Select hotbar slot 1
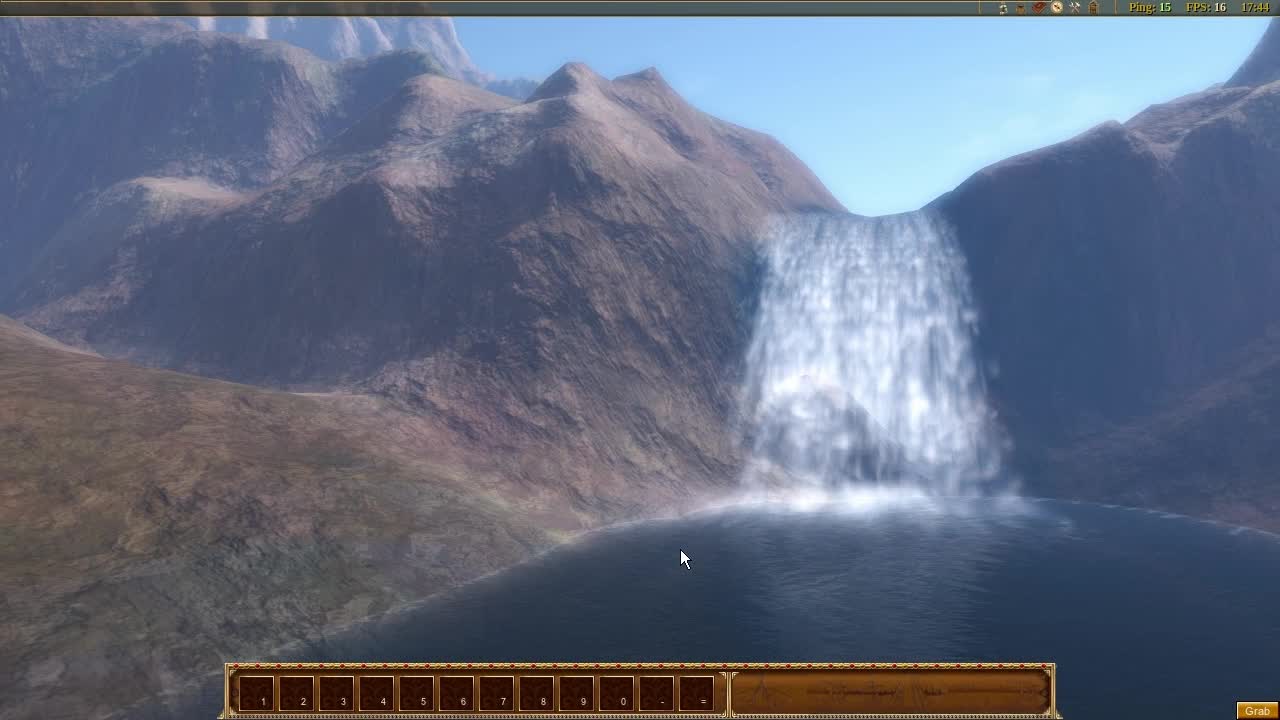Viewport: 1280px width, 720px height. click(x=259, y=693)
